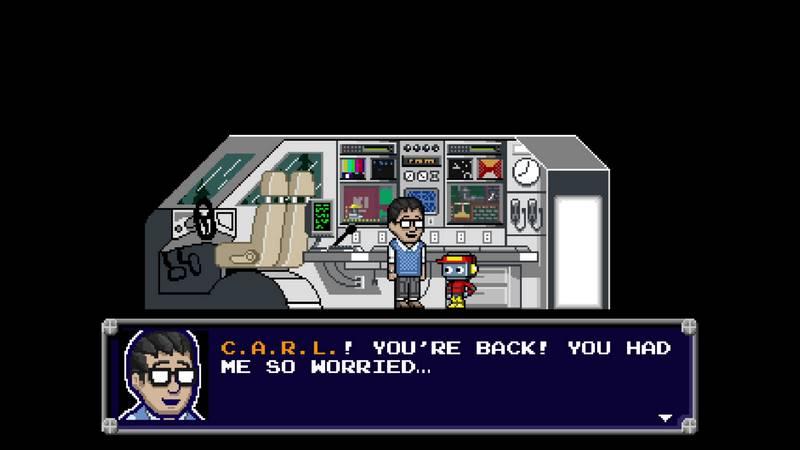Advance dialogue with the white arrow
The width and height of the screenshot is (800, 450).
[665, 417]
